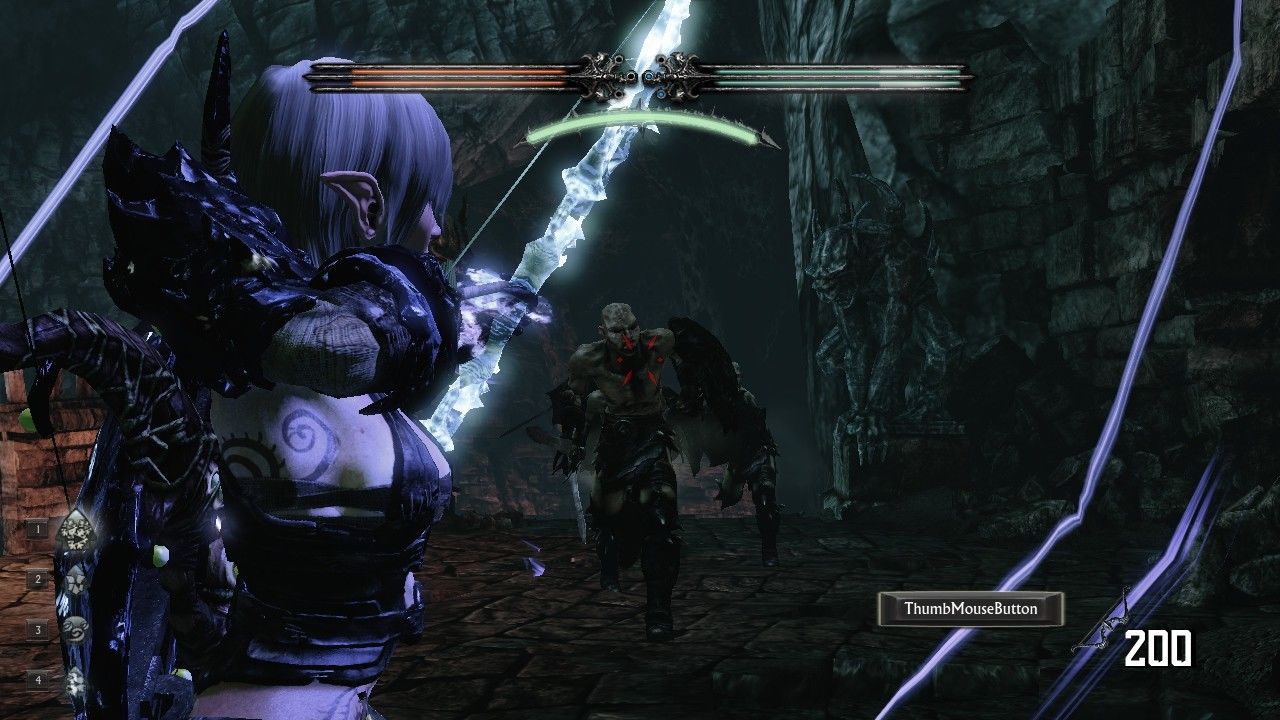Click the bow weapon icon beside arrow count
Viewport: 1280px width, 720px height.
tap(1100, 626)
